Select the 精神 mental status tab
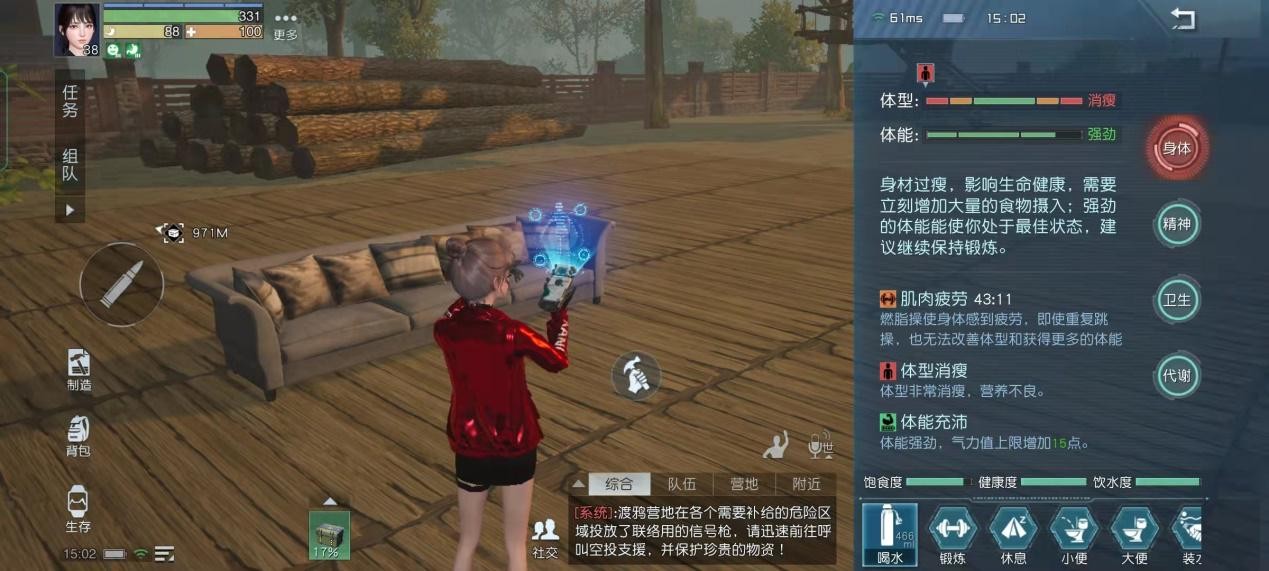The height and width of the screenshot is (571, 1269). [1177, 224]
